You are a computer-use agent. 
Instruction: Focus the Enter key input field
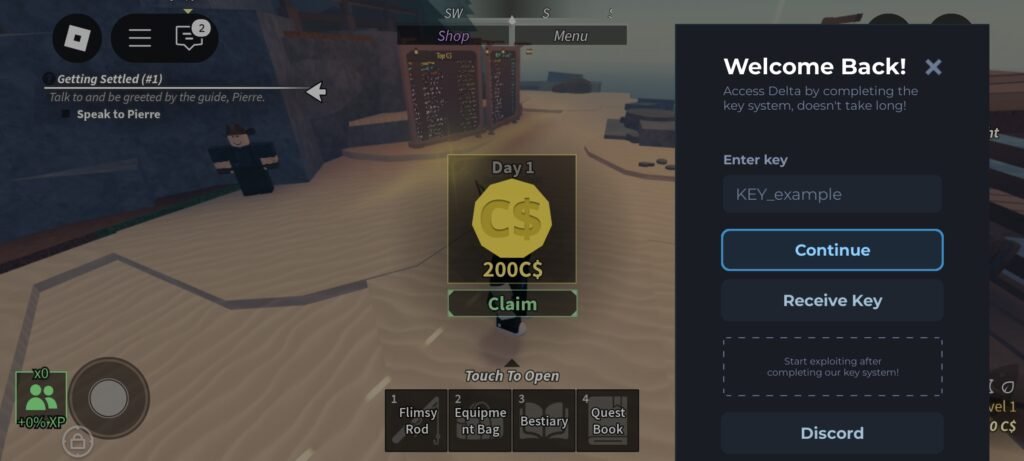(x=832, y=194)
